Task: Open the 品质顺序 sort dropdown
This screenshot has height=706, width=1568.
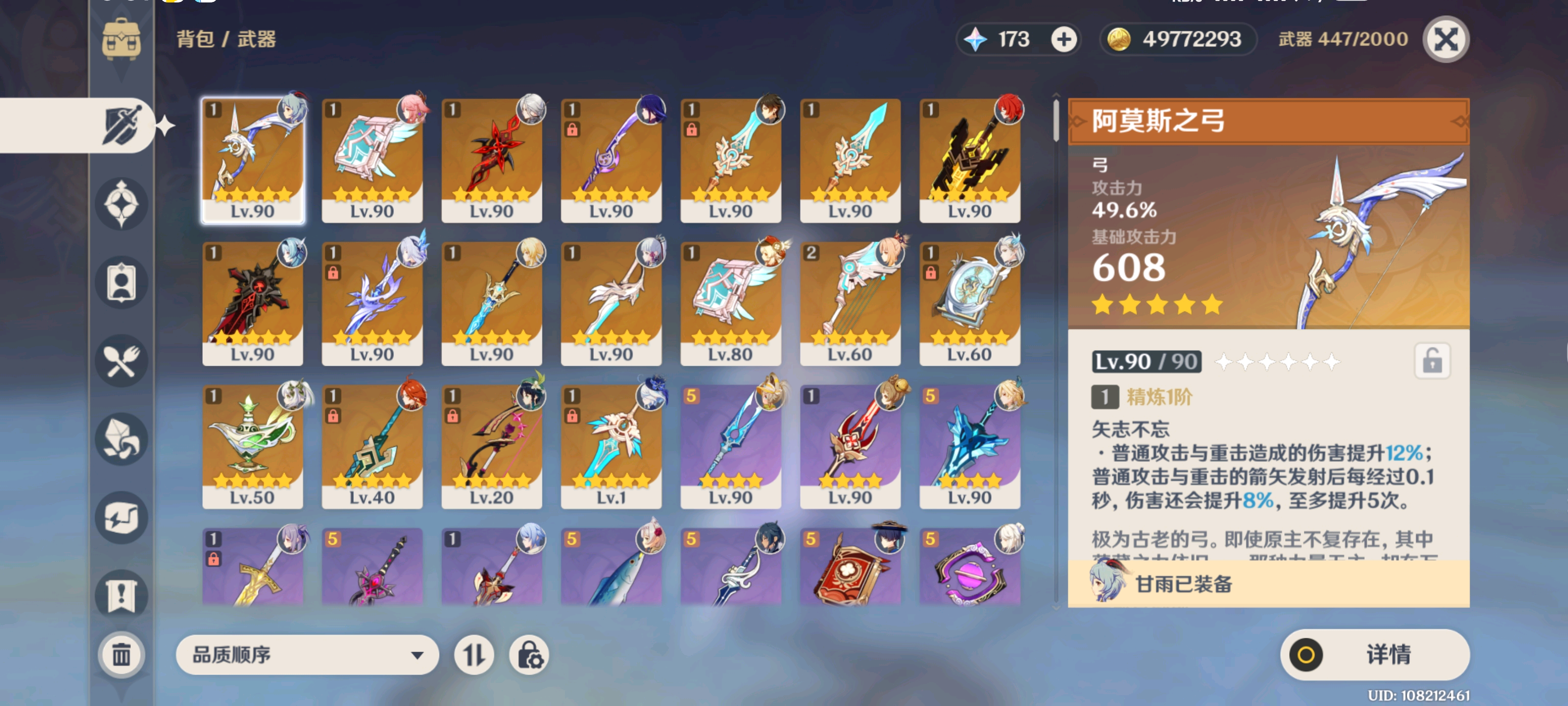Action: pyautogui.click(x=307, y=655)
